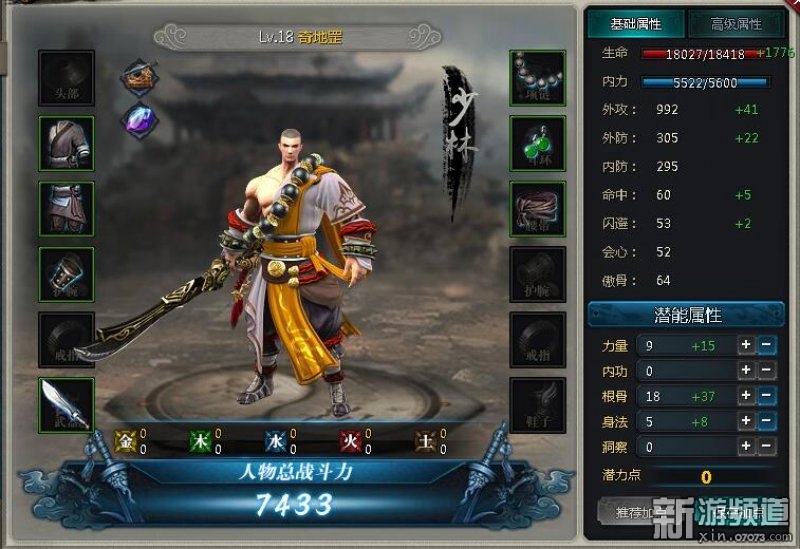The image size is (800, 549).
Task: Add a point to 内功
Action: pyautogui.click(x=745, y=371)
